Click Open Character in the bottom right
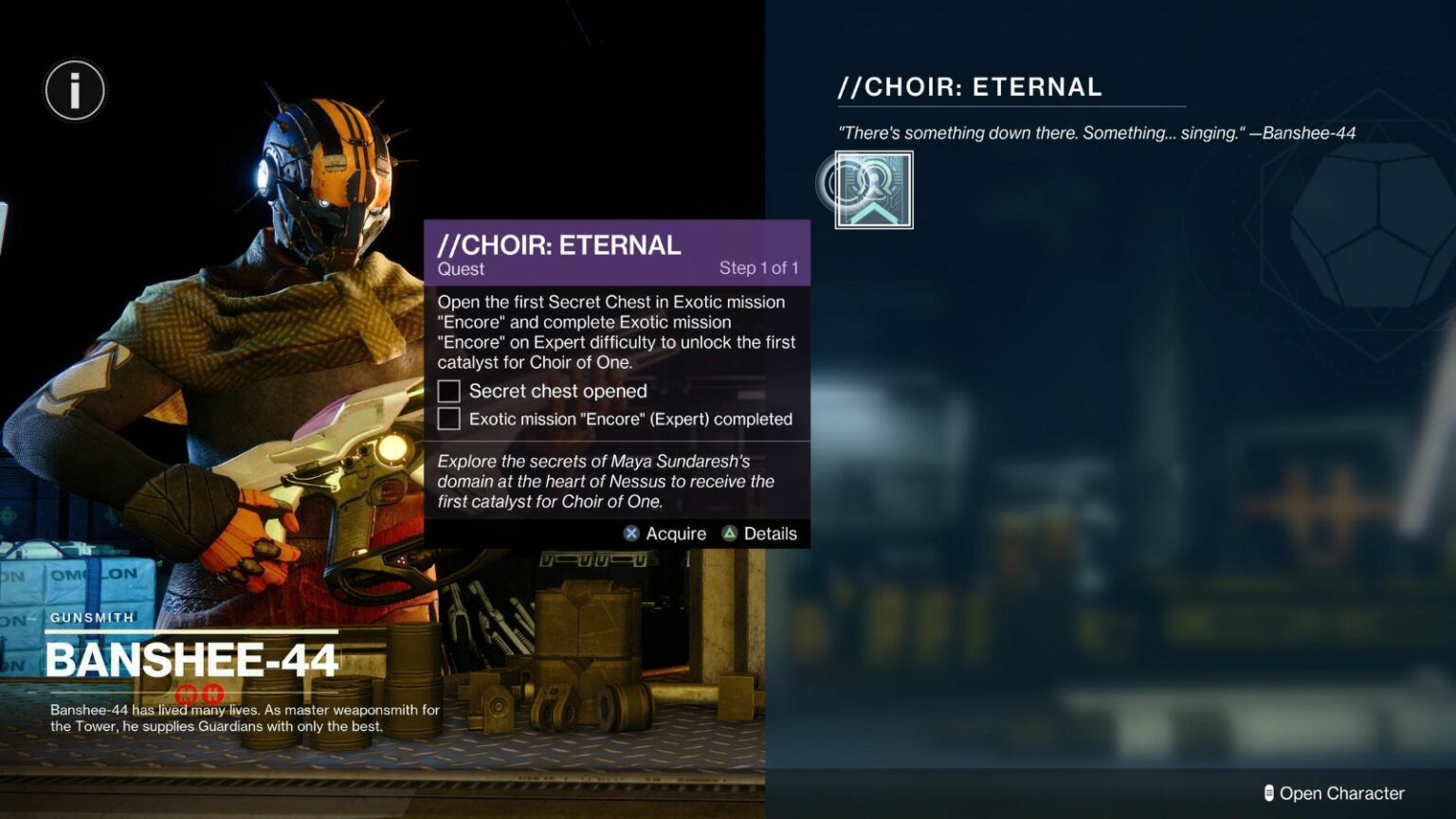The image size is (1456, 819). (x=1340, y=792)
